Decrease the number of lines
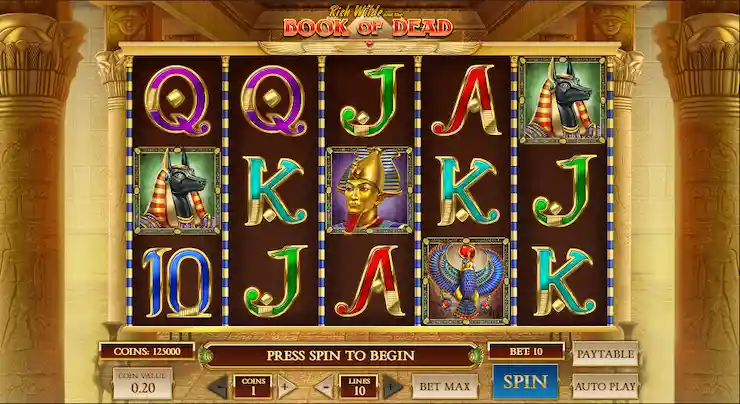The height and width of the screenshot is (404, 740). (324, 386)
